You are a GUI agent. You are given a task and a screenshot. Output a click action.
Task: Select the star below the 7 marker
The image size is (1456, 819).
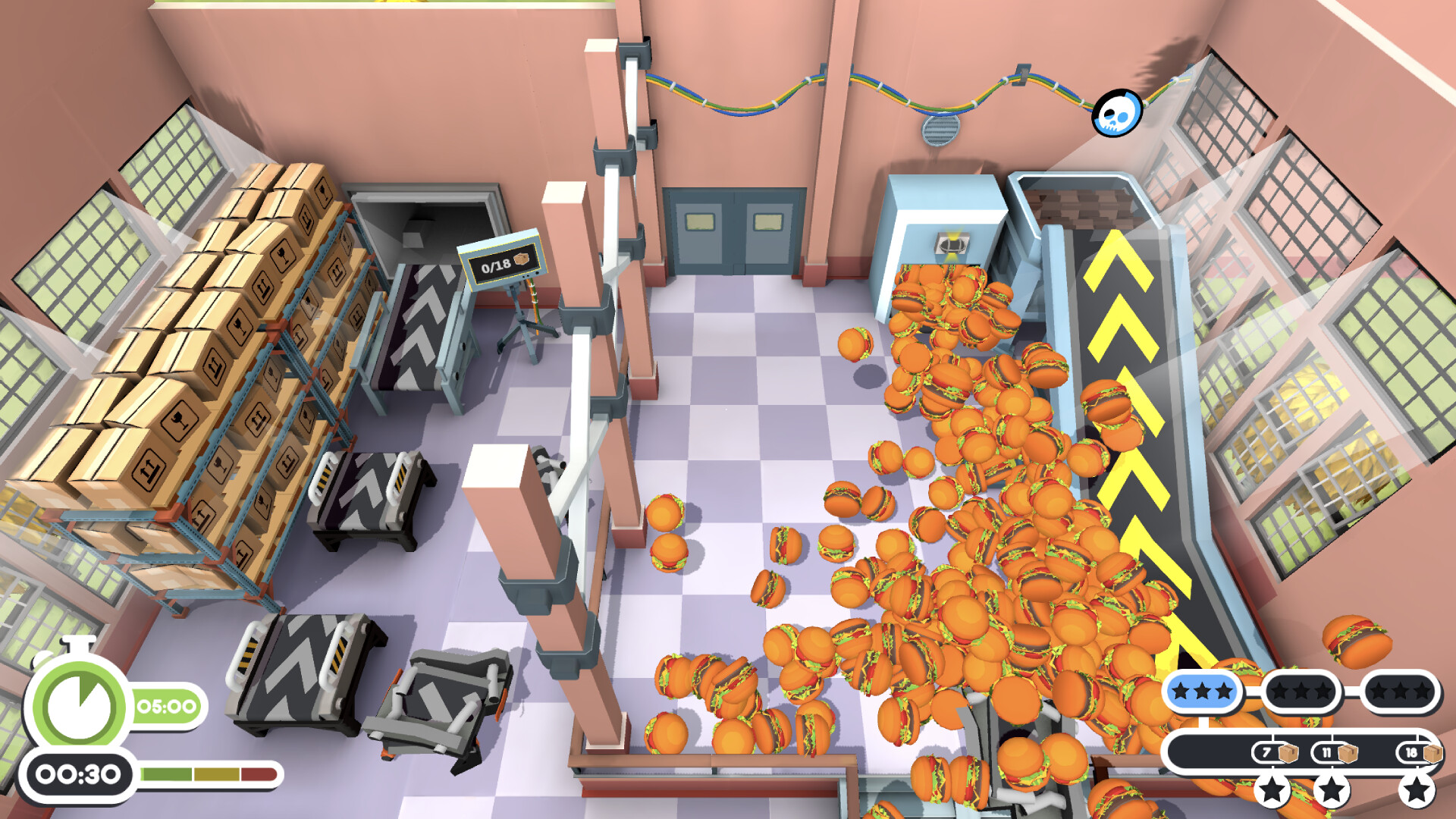tap(1272, 792)
